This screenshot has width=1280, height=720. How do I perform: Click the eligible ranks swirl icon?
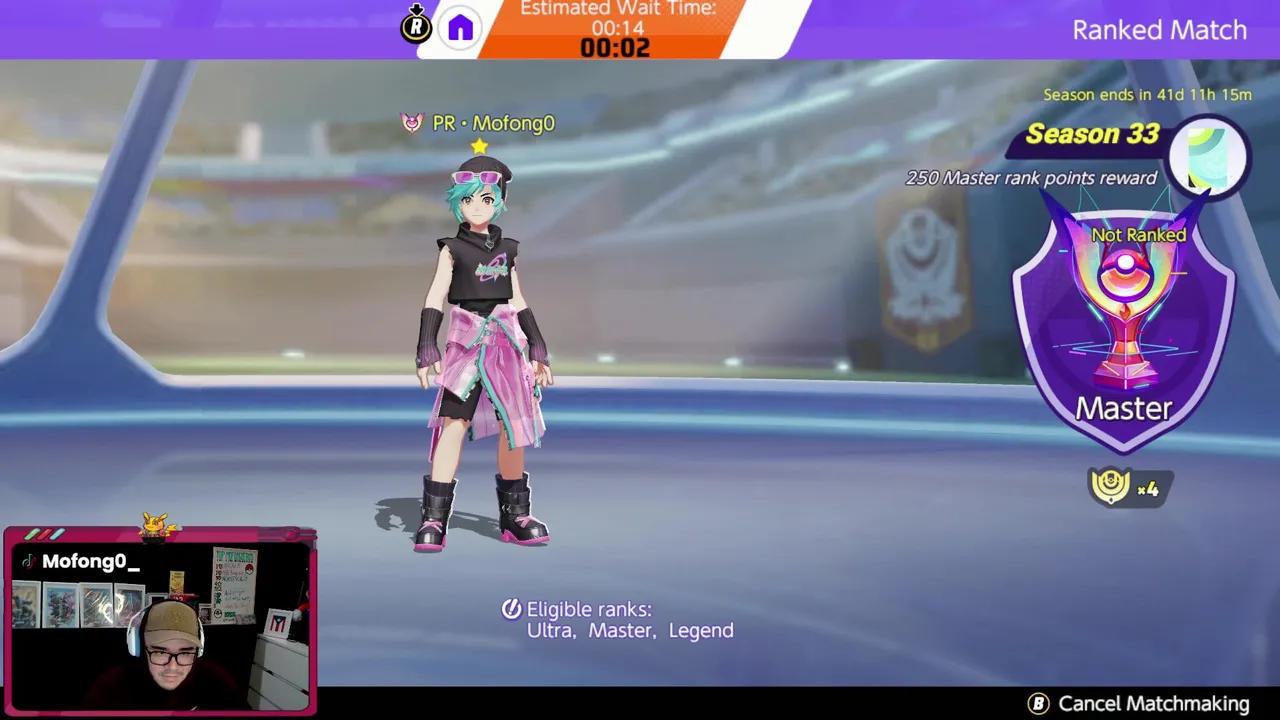click(510, 609)
